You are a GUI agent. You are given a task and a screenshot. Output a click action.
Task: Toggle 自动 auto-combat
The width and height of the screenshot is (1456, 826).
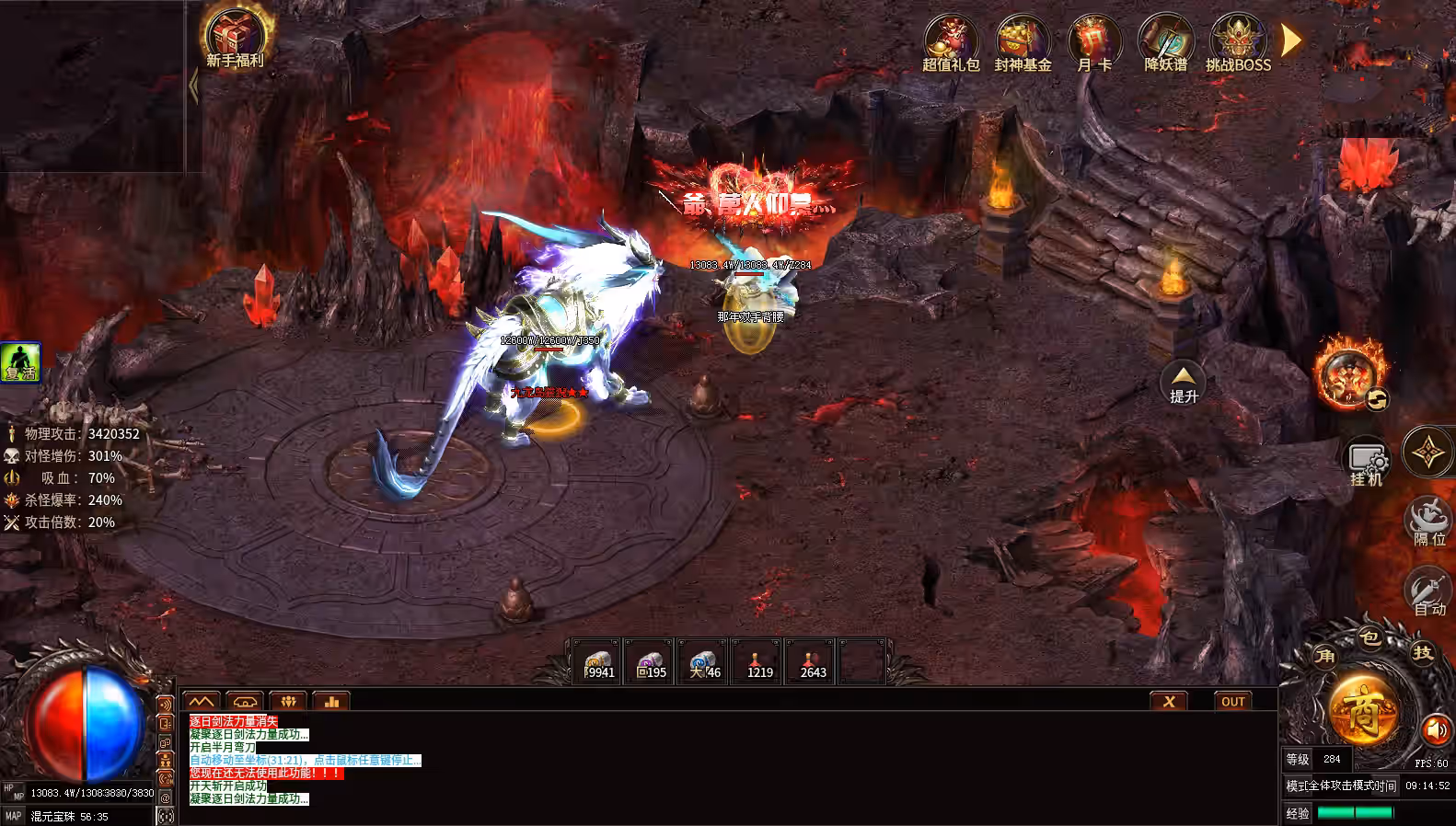(1428, 591)
